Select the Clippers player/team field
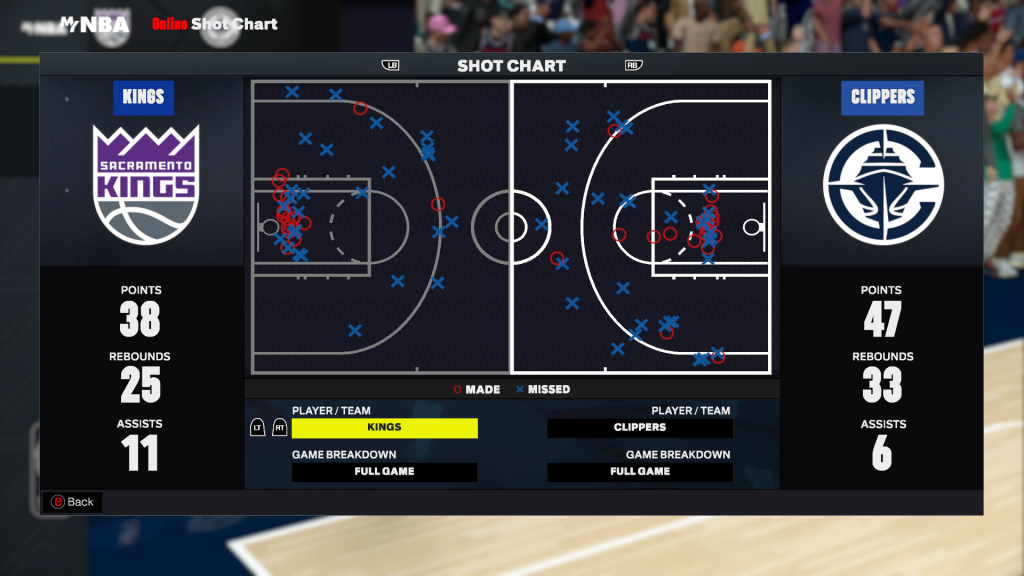Screen dimensions: 1024x576 click(640, 428)
